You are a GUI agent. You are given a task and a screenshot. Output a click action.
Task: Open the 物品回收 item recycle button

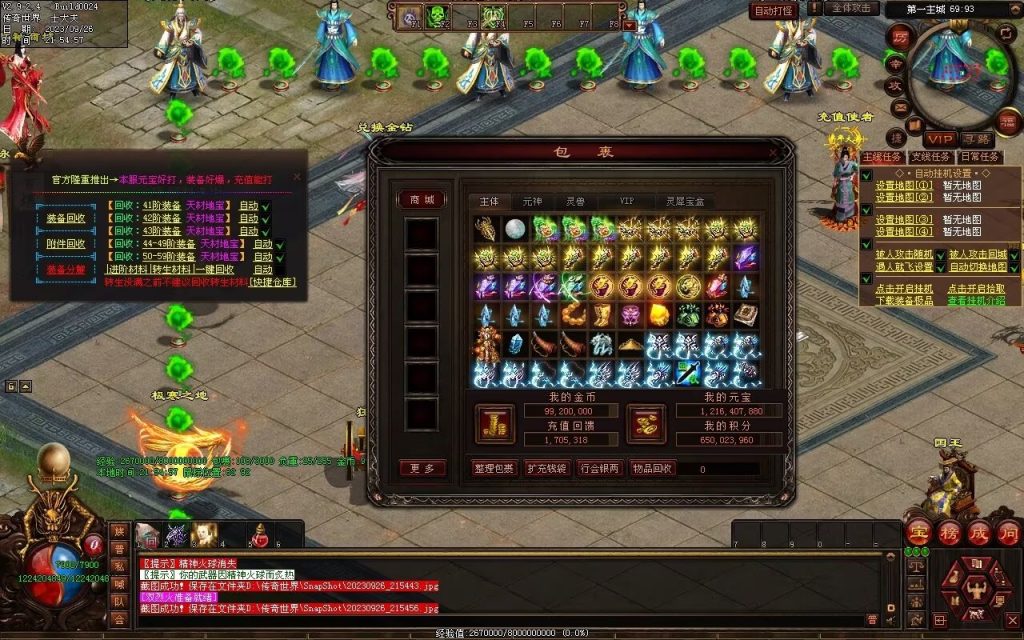(x=654, y=468)
